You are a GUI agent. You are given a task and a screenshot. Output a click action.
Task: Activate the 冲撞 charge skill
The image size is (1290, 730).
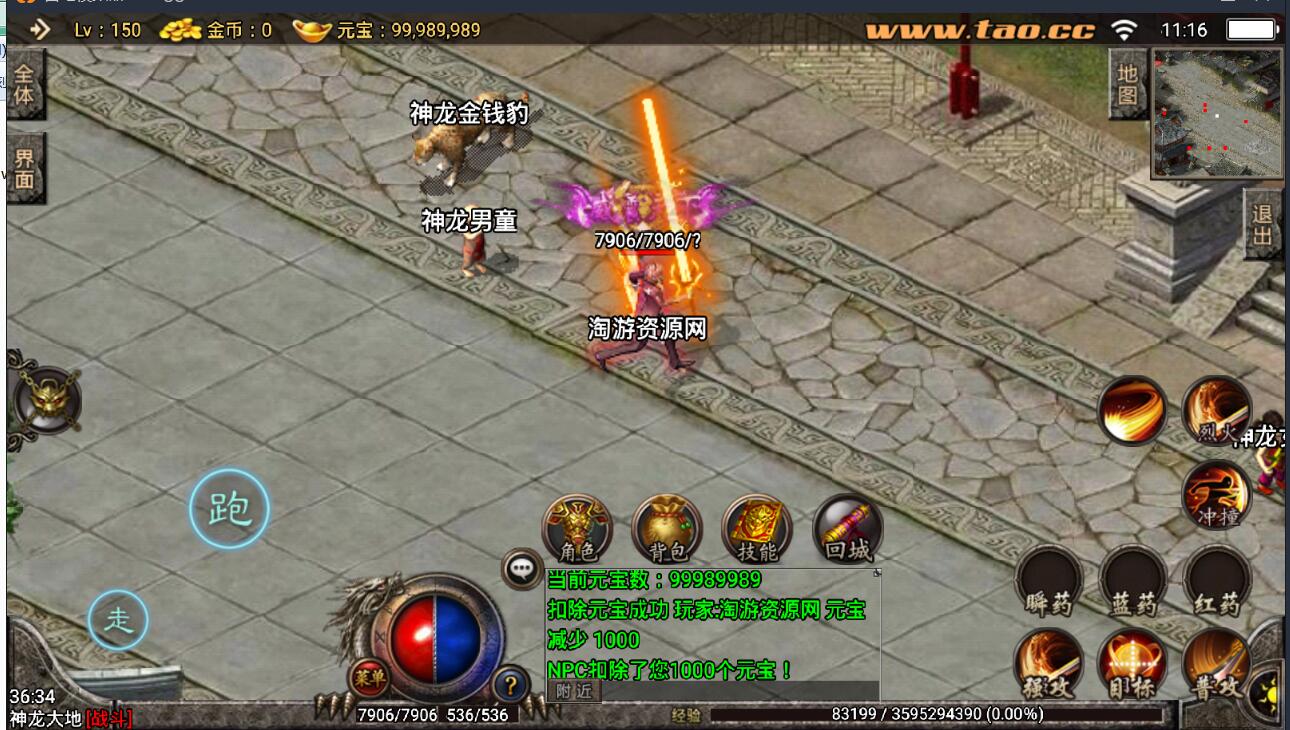point(1217,494)
